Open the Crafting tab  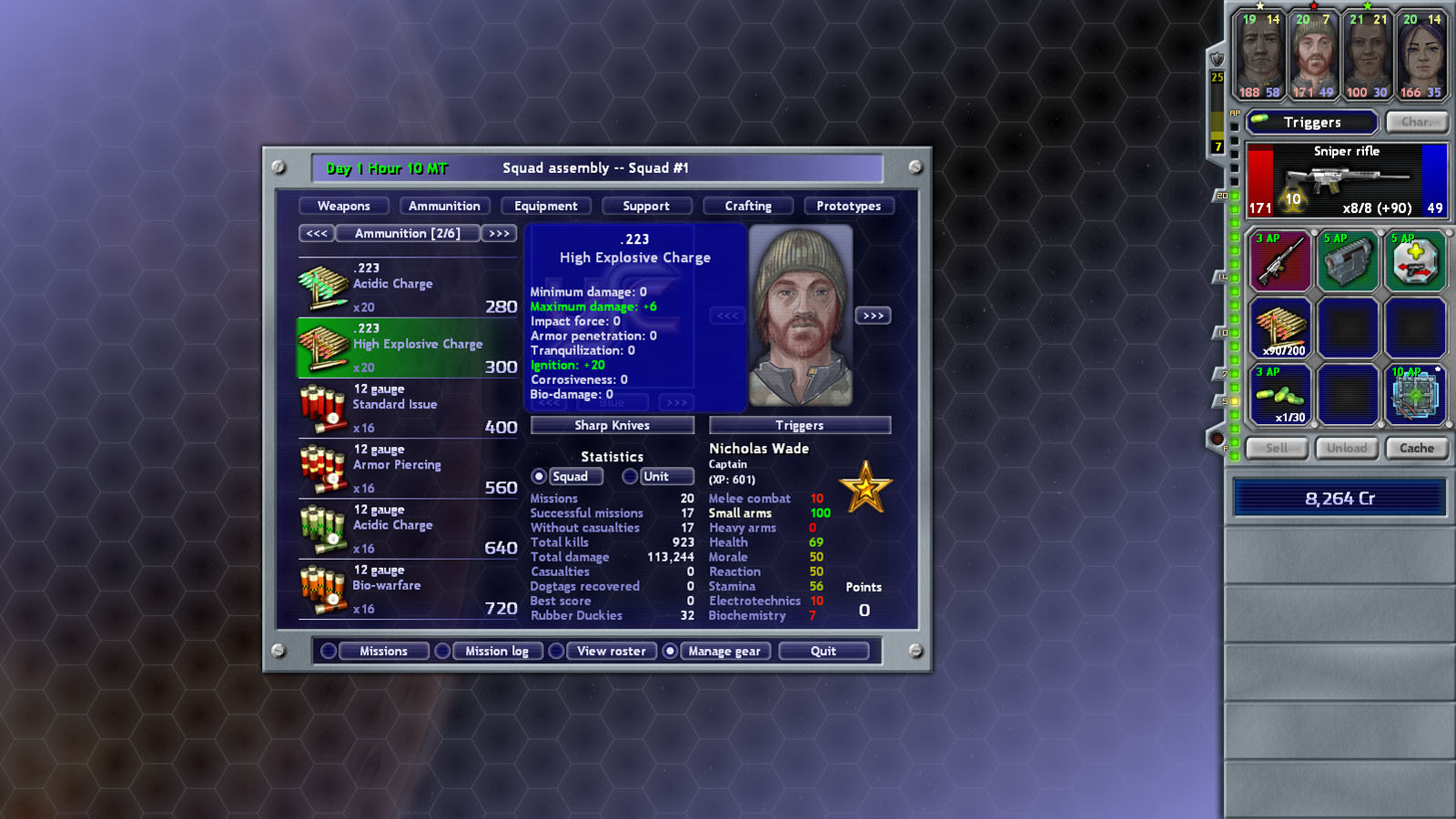(x=747, y=206)
